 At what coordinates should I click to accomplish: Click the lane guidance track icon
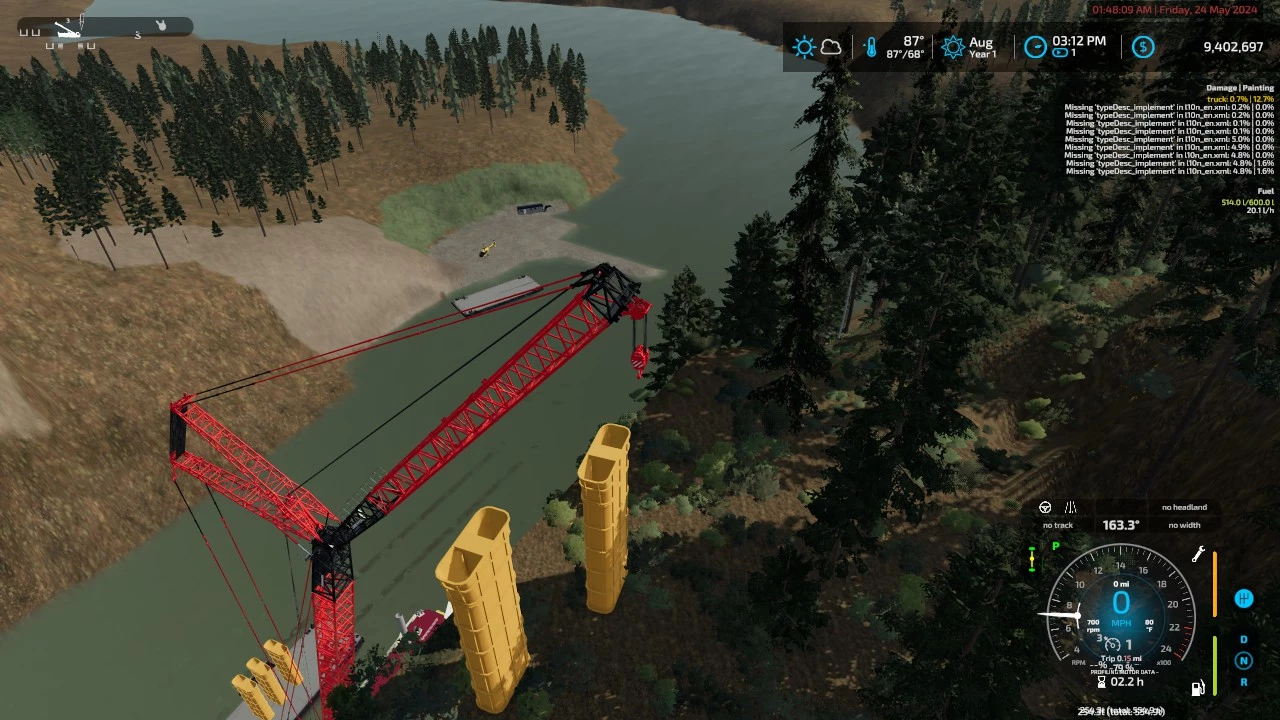[1070, 508]
